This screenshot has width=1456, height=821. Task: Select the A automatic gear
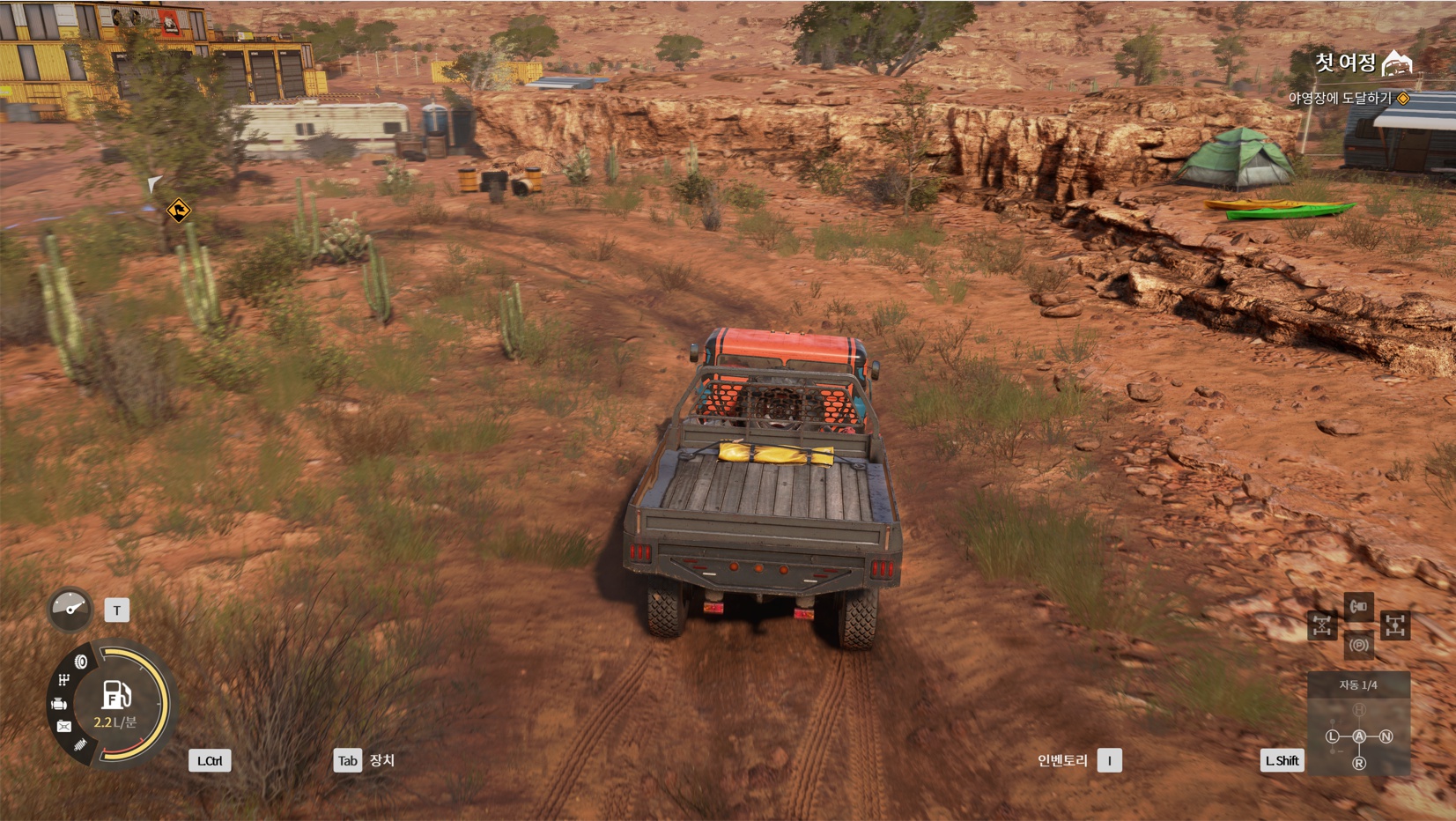pyautogui.click(x=1359, y=736)
